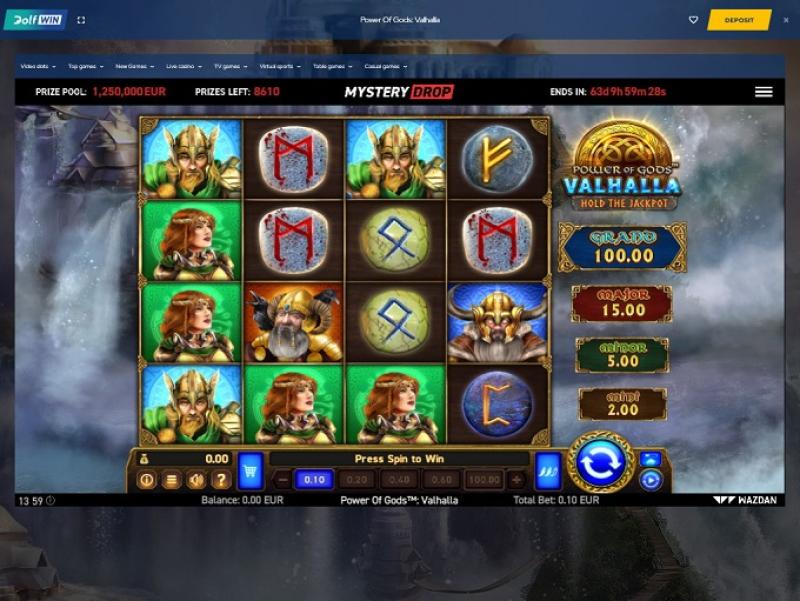Open the shopping cart bonus buy
The image size is (800, 601).
pyautogui.click(x=251, y=469)
